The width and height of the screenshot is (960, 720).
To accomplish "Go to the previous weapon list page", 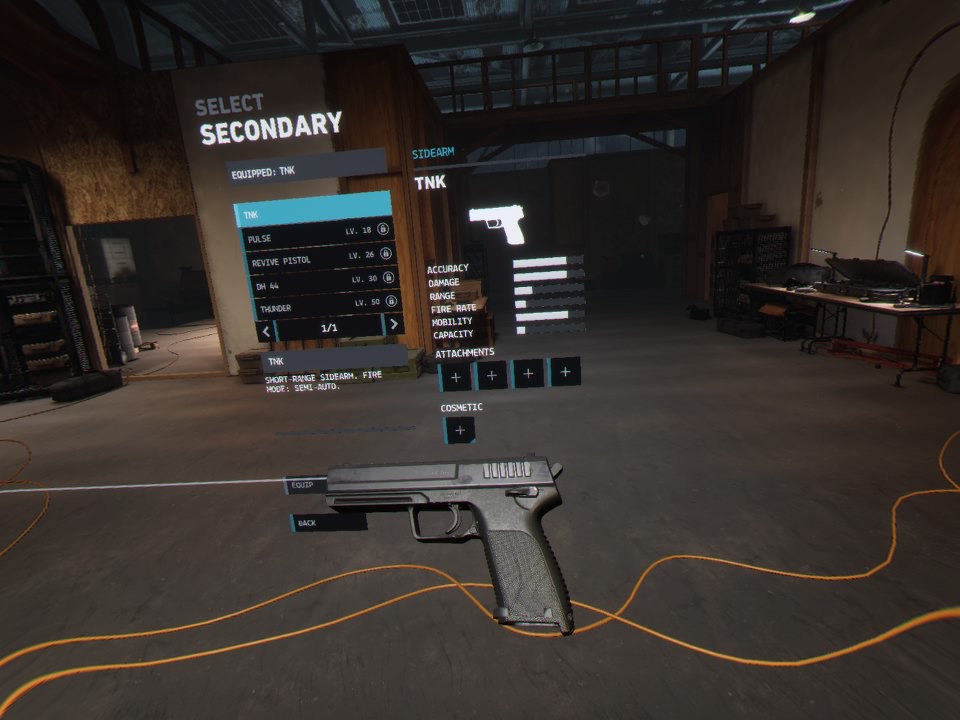I will (x=266, y=327).
